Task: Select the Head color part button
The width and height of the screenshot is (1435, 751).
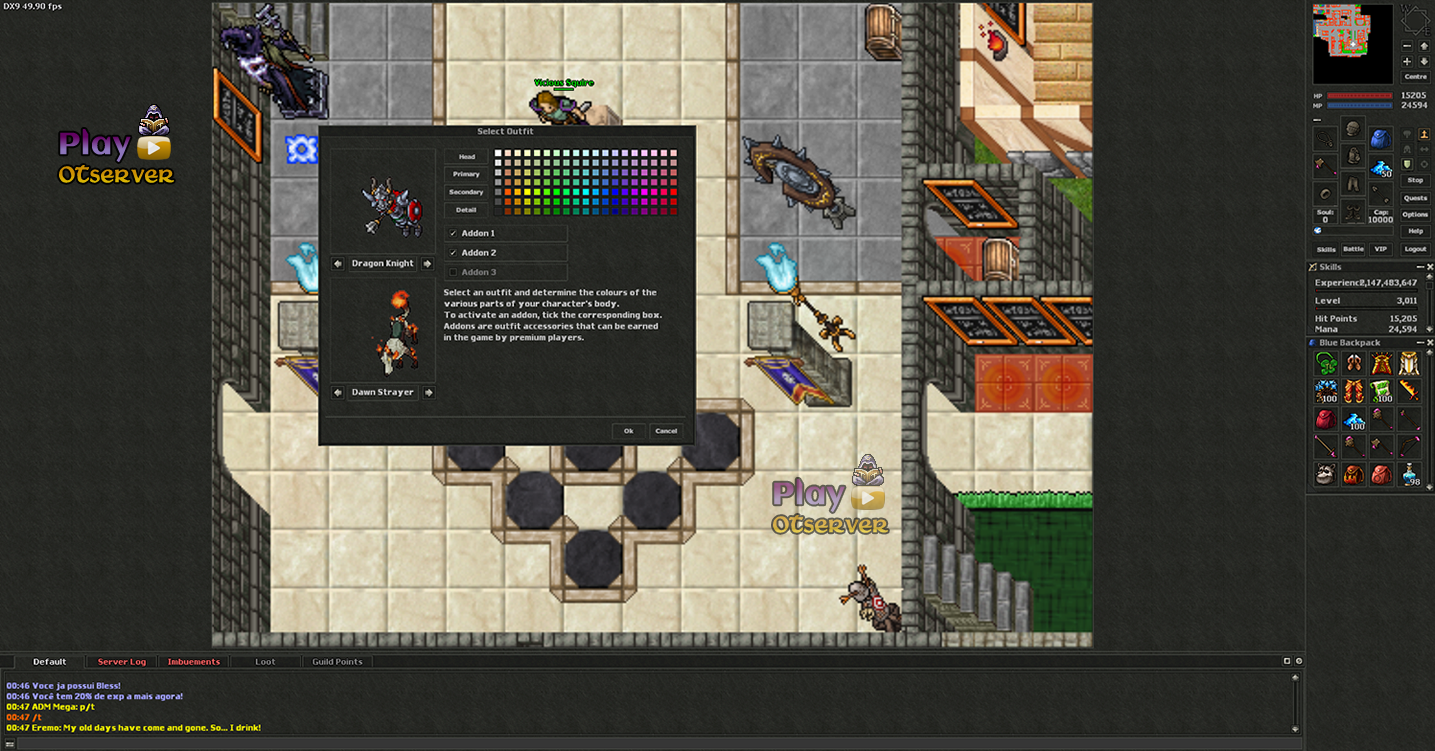Action: pyautogui.click(x=466, y=157)
